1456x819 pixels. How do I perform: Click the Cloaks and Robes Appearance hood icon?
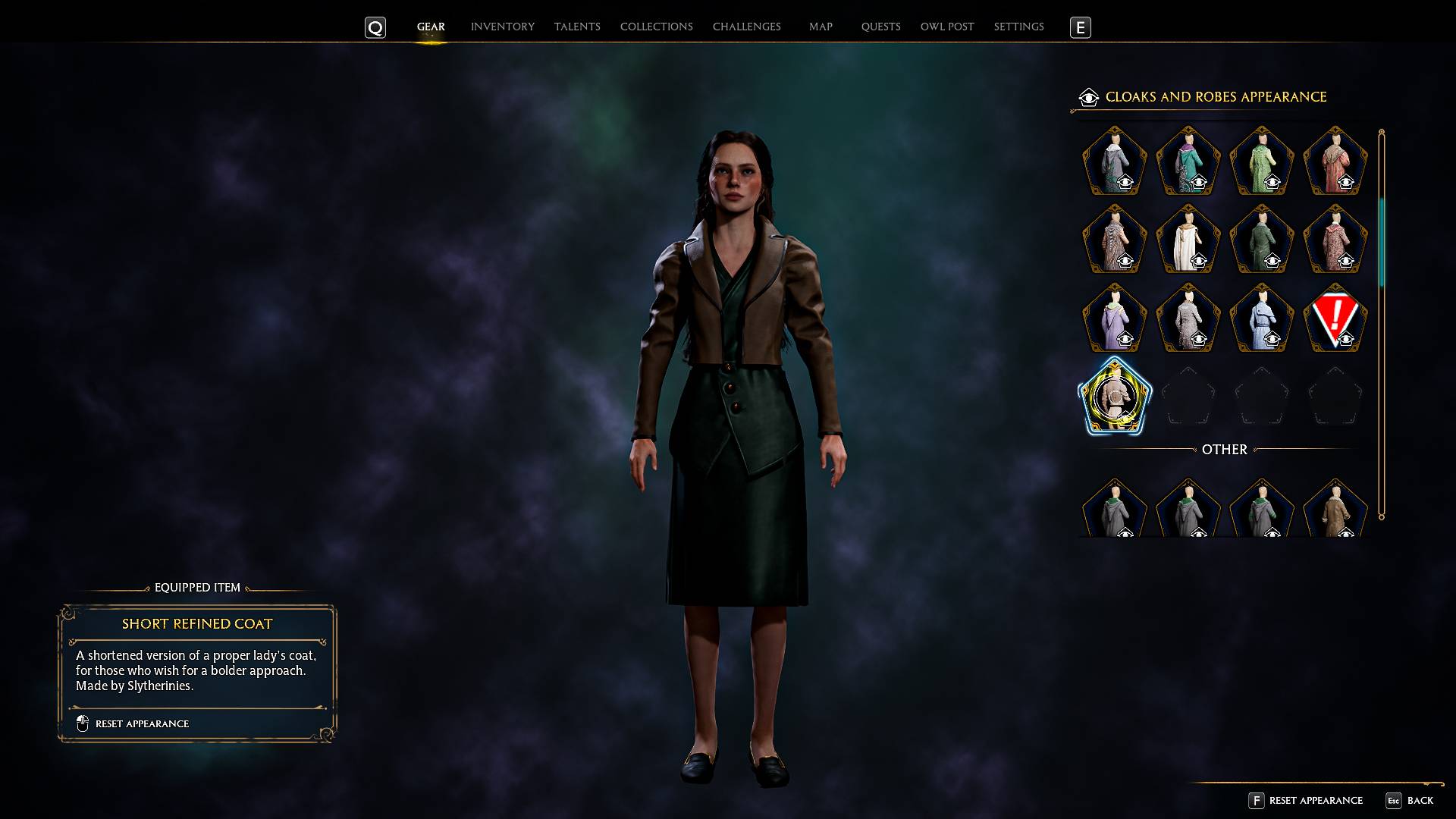[x=1088, y=97]
